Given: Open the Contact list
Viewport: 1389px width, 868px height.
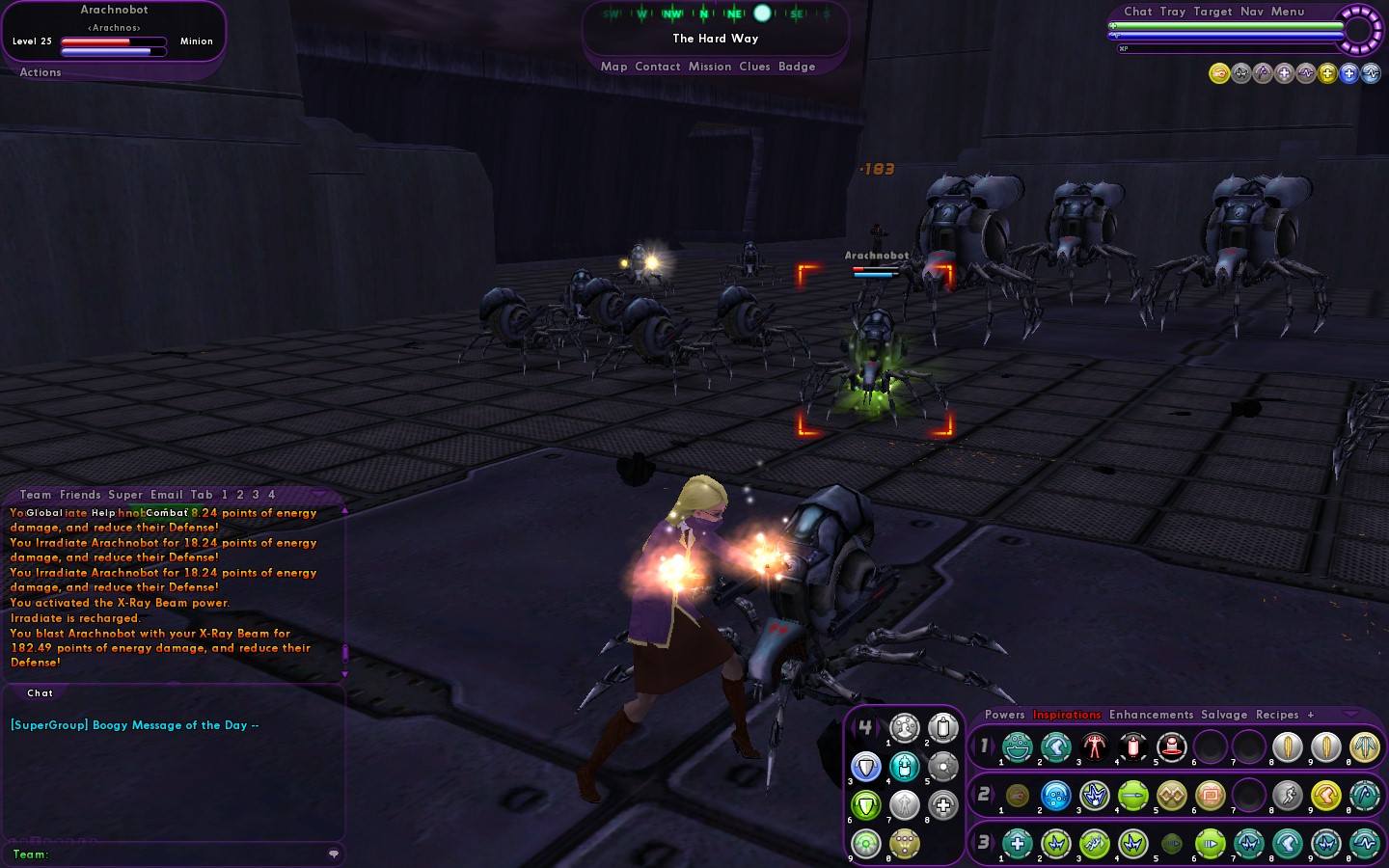Looking at the screenshot, I should pos(658,67).
